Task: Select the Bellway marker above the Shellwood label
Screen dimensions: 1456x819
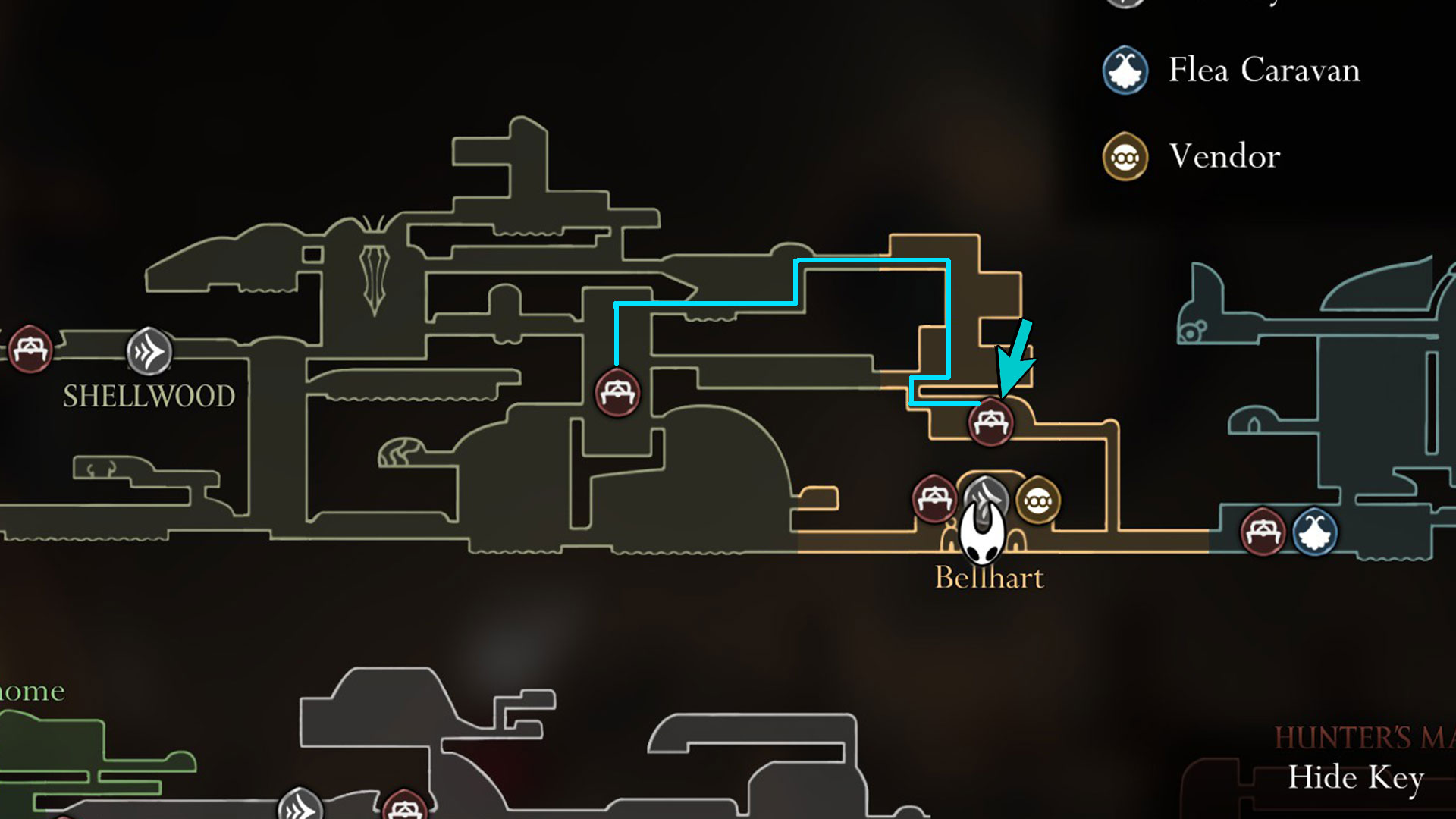Action: [x=149, y=351]
